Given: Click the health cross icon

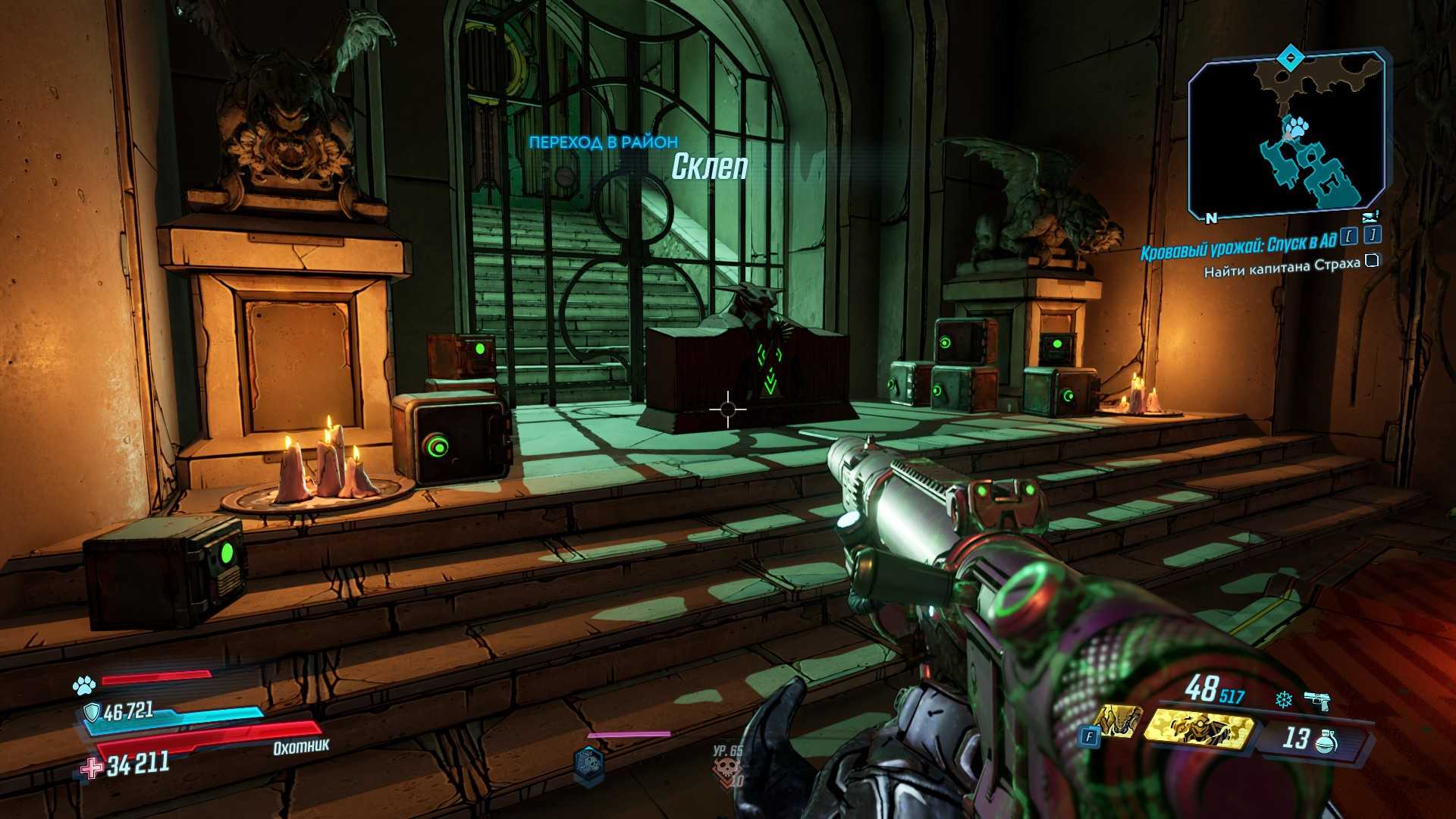Looking at the screenshot, I should click(x=92, y=768).
